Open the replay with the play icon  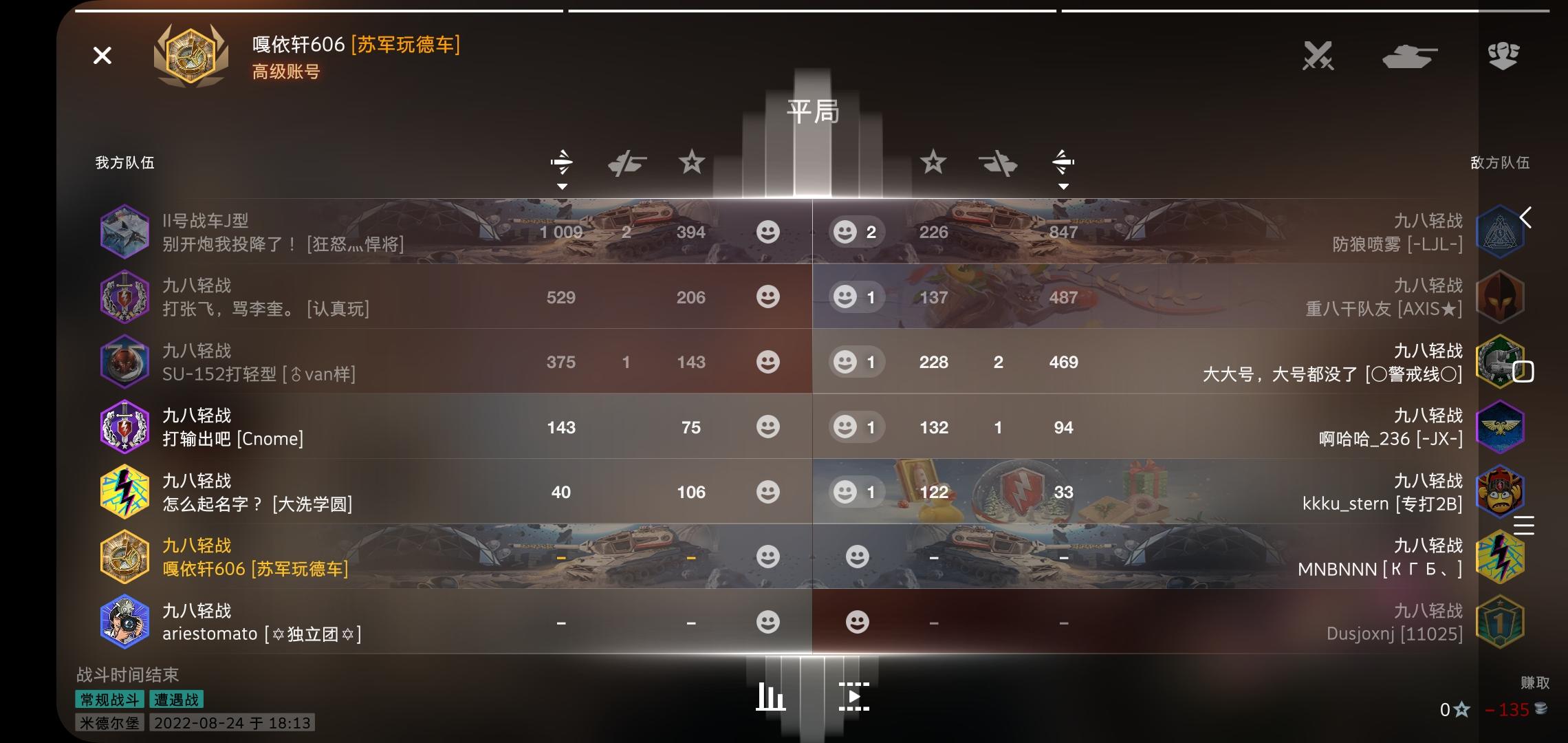click(855, 697)
